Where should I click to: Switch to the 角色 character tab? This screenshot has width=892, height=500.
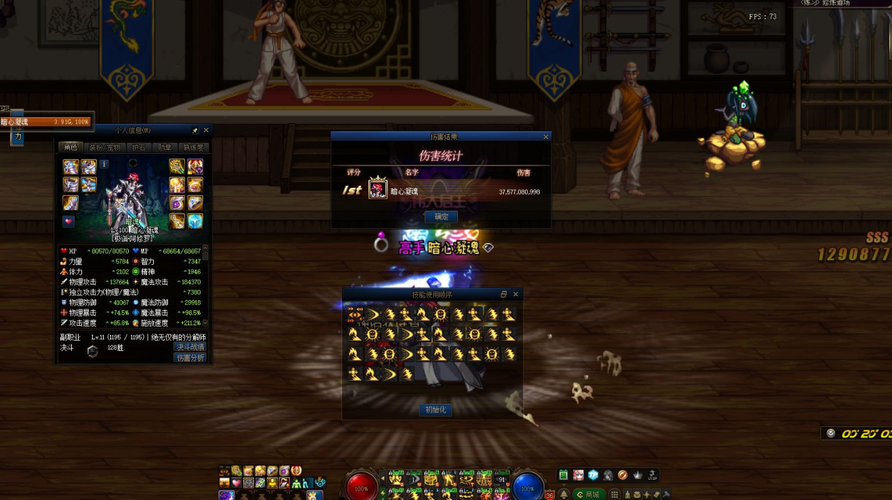pos(70,148)
